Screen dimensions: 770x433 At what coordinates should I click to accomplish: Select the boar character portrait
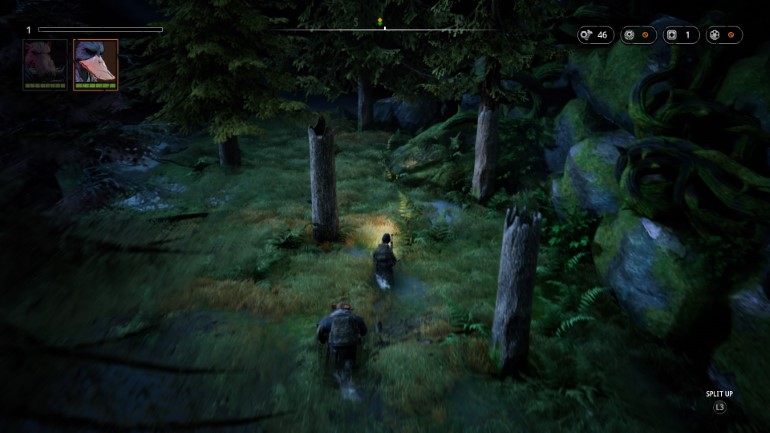(x=45, y=63)
